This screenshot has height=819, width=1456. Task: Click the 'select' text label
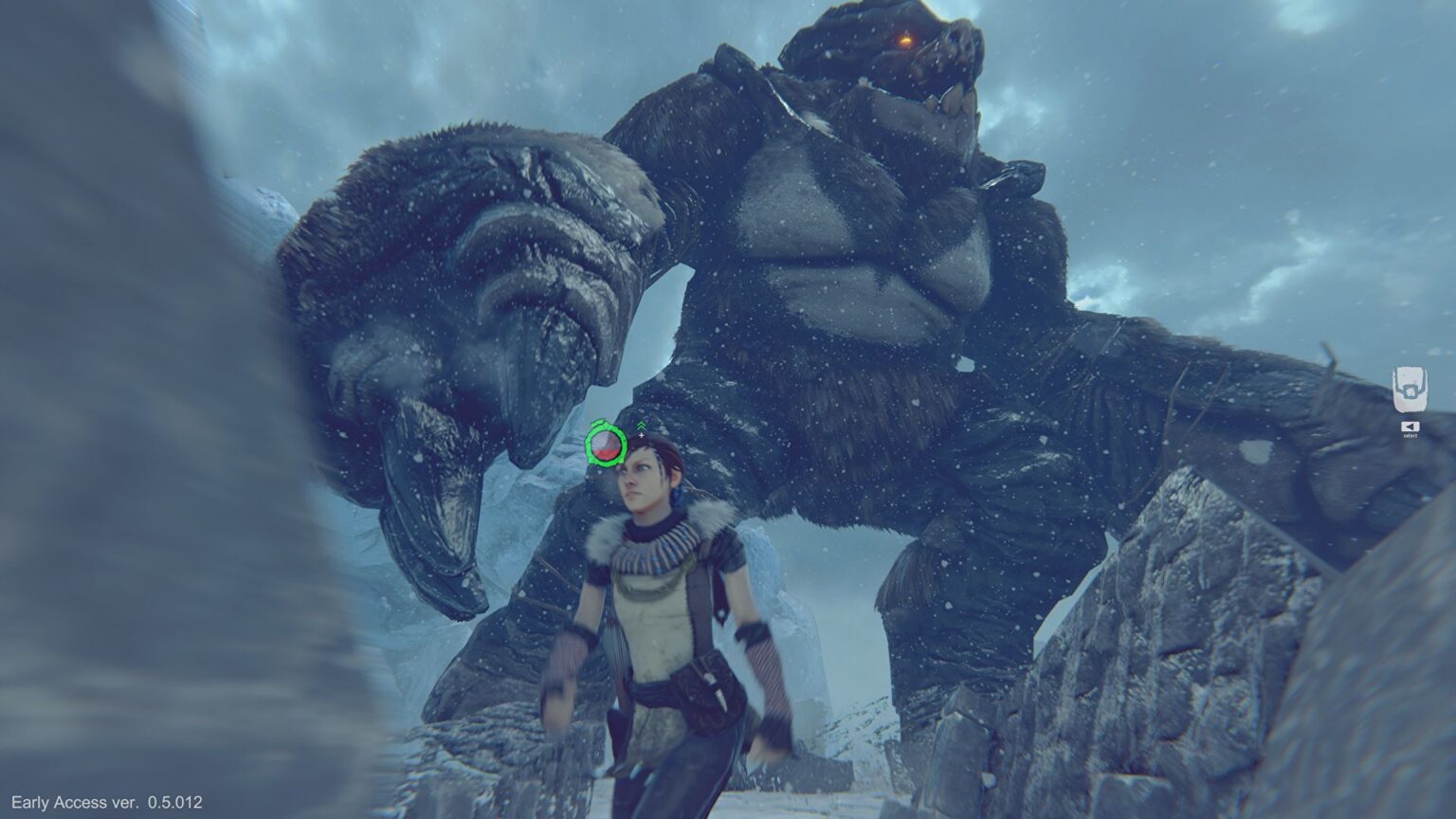pos(1410,438)
